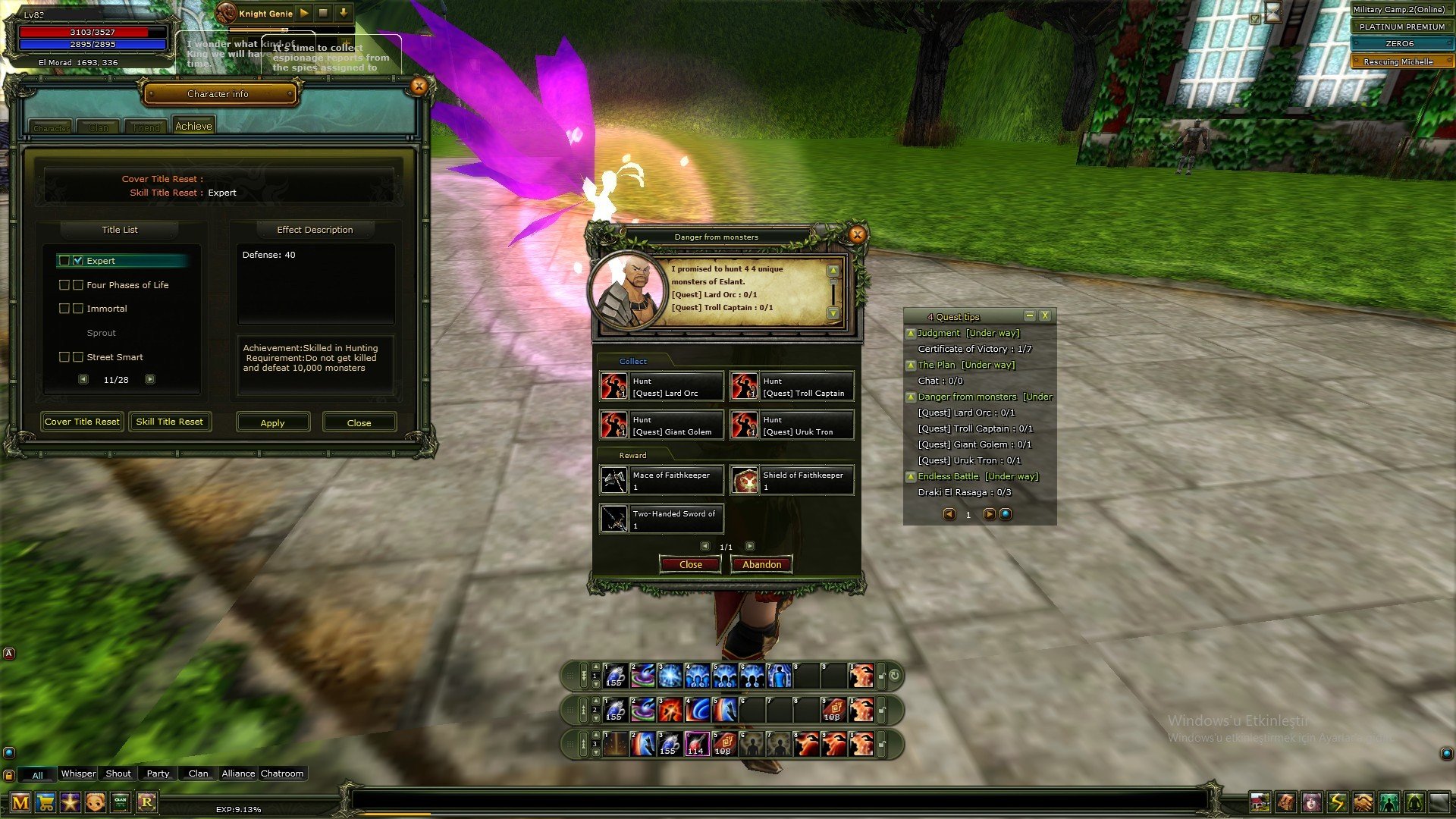Click the Skill Title Reset button
The height and width of the screenshot is (819, 1456).
170,422
